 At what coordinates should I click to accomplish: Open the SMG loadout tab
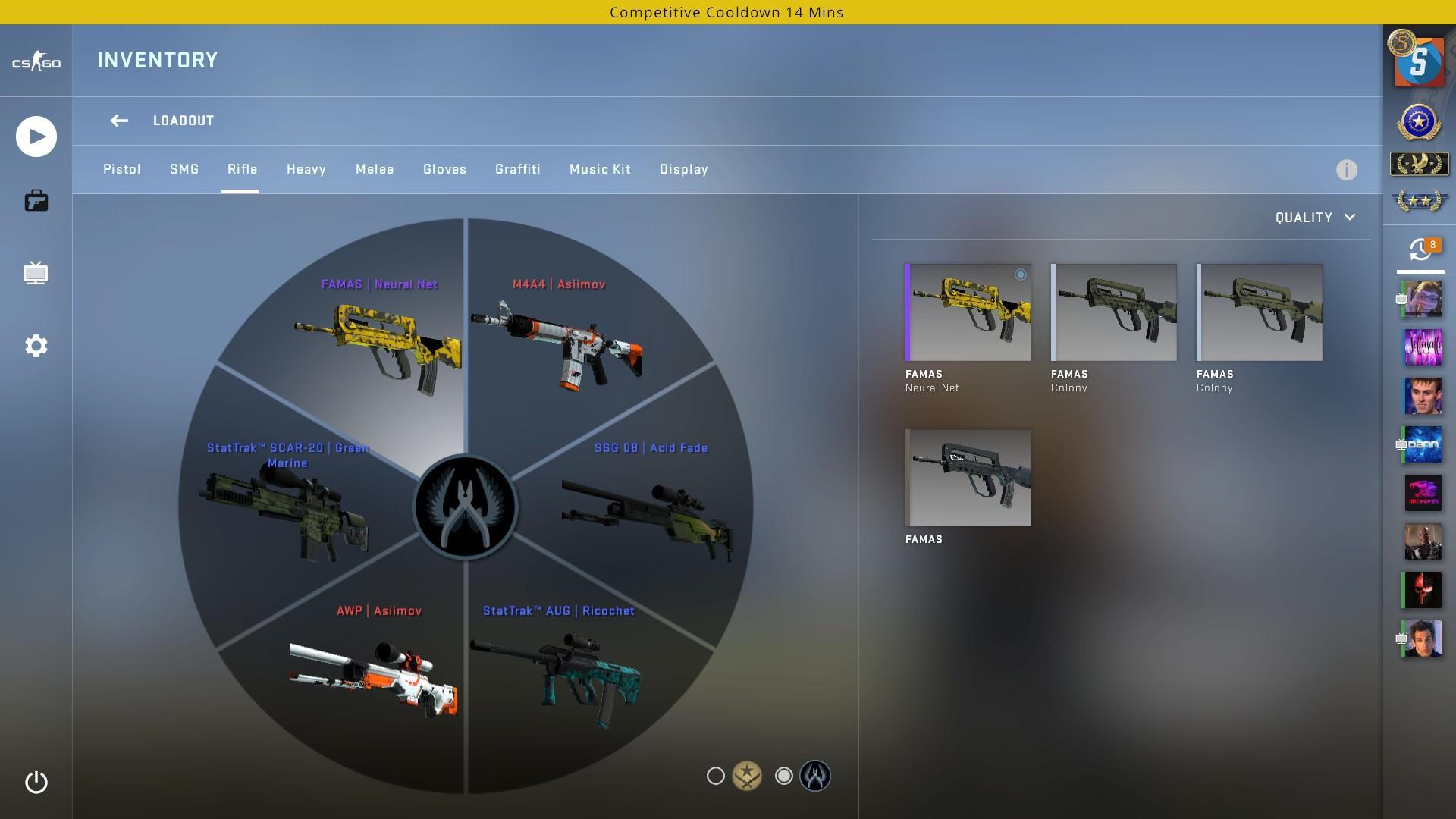click(x=184, y=169)
